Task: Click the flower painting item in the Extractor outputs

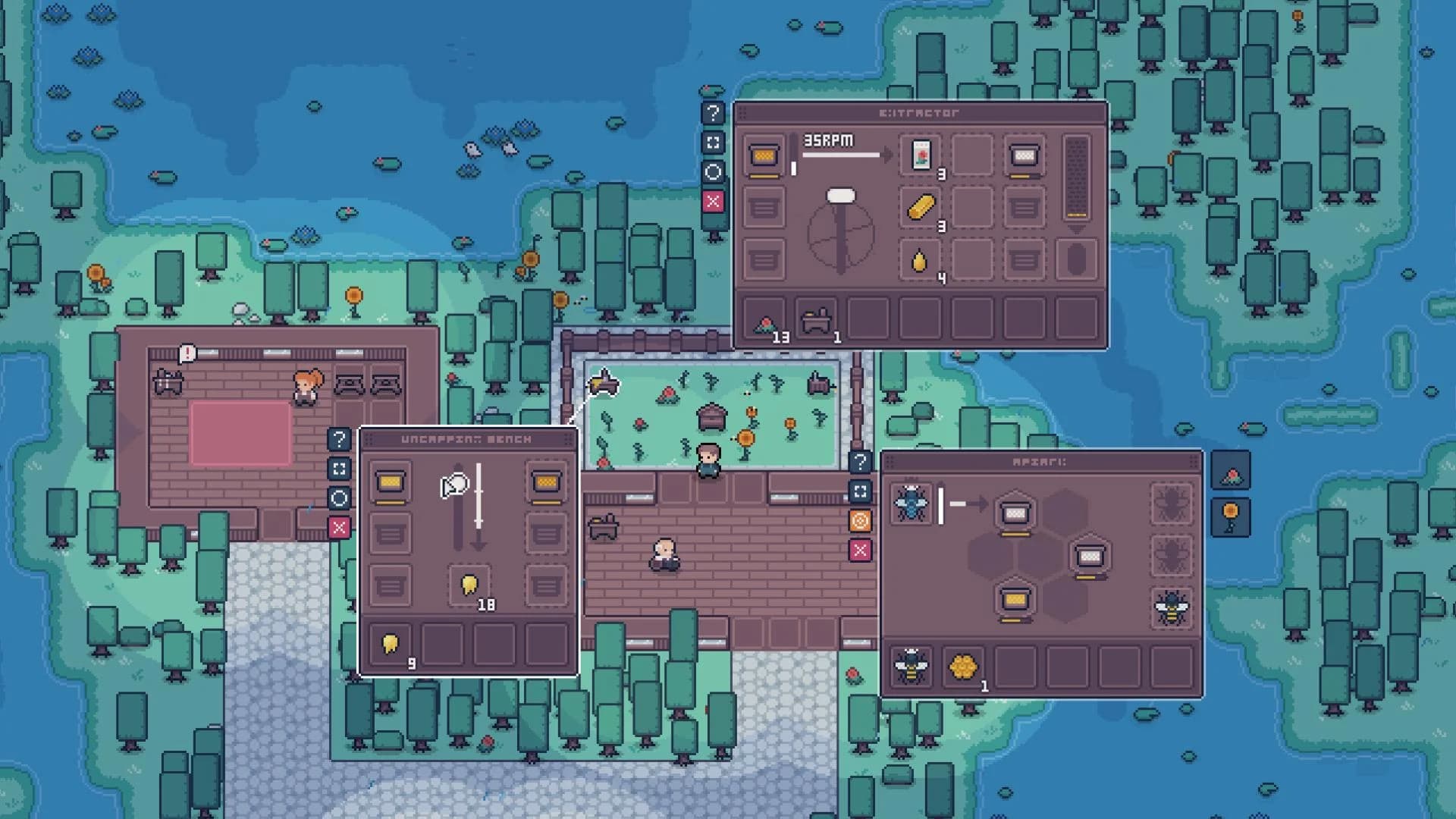Action: 918,155
